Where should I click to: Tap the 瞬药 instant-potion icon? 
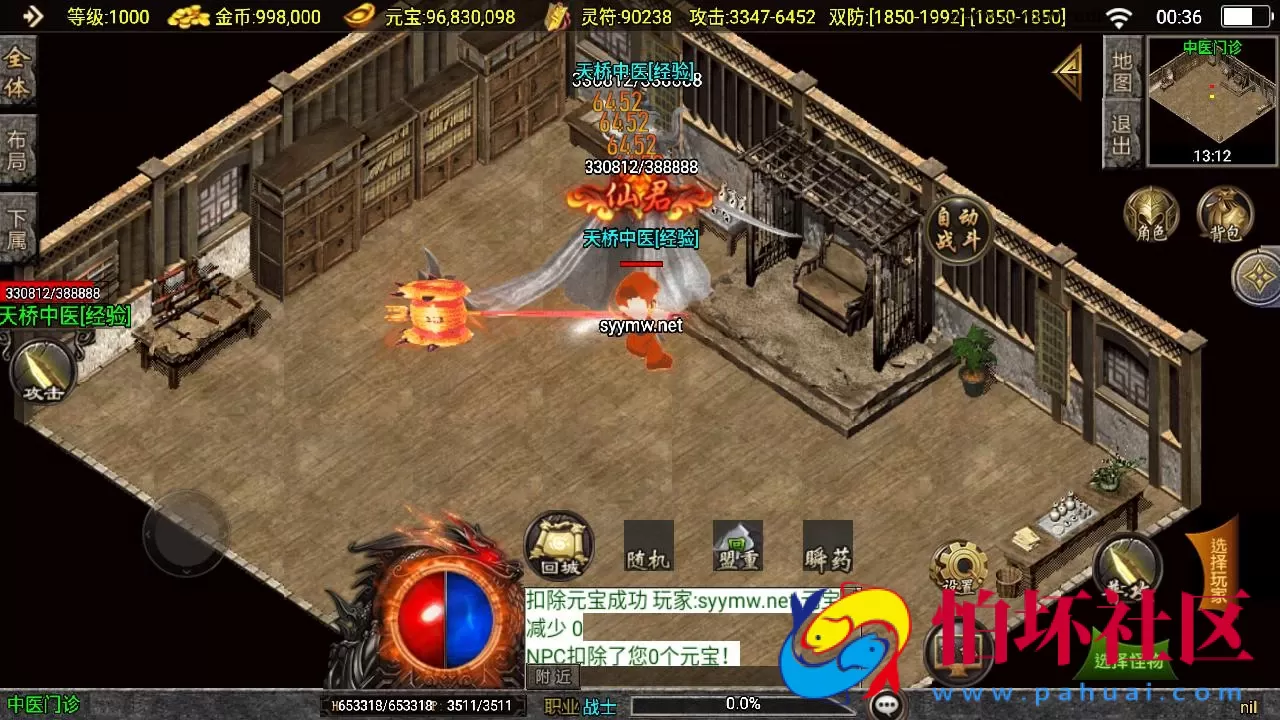coord(827,547)
